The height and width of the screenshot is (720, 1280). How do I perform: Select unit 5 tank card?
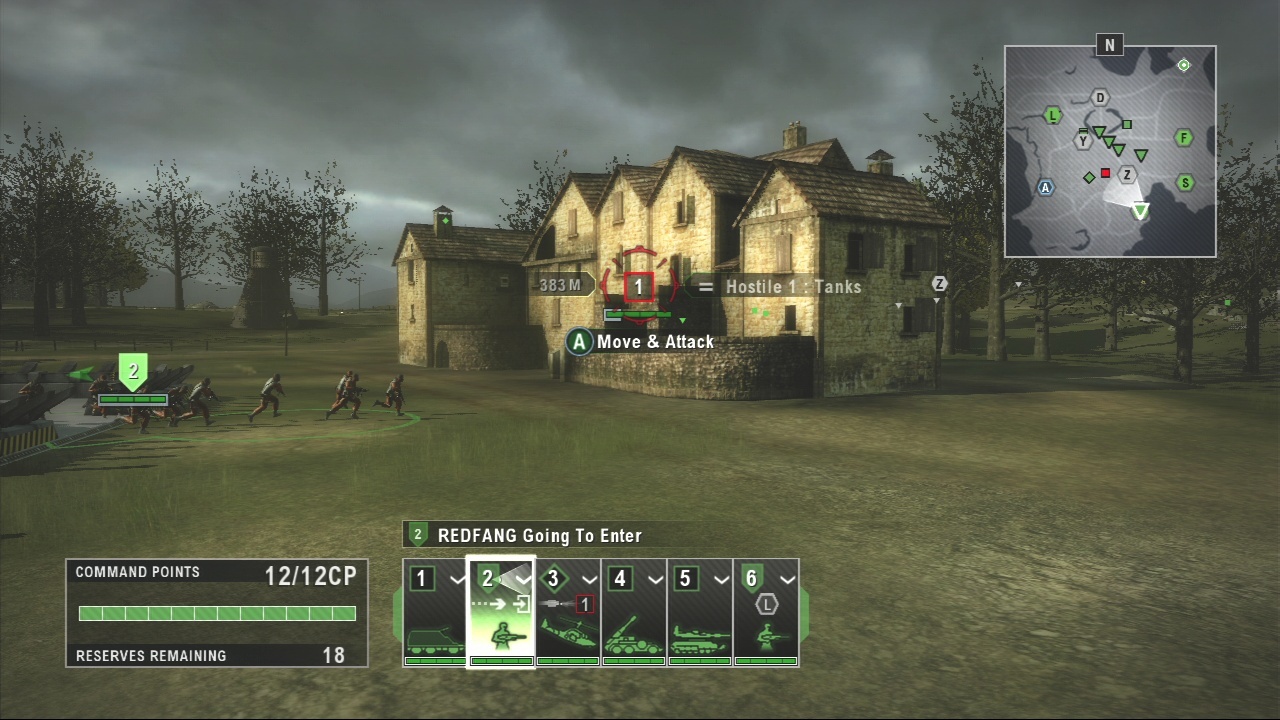click(699, 612)
